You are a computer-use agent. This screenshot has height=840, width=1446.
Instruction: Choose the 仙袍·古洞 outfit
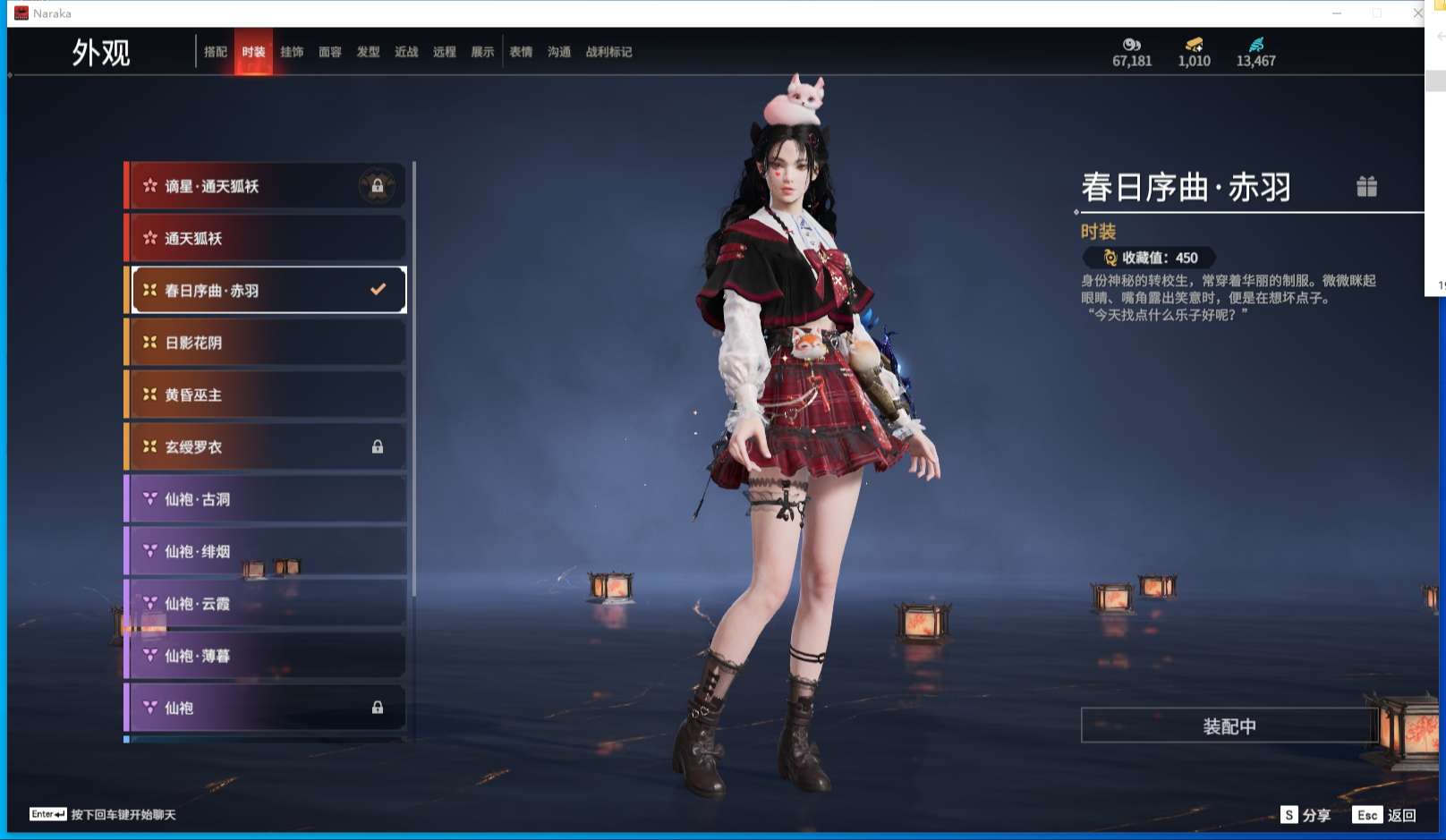(265, 499)
